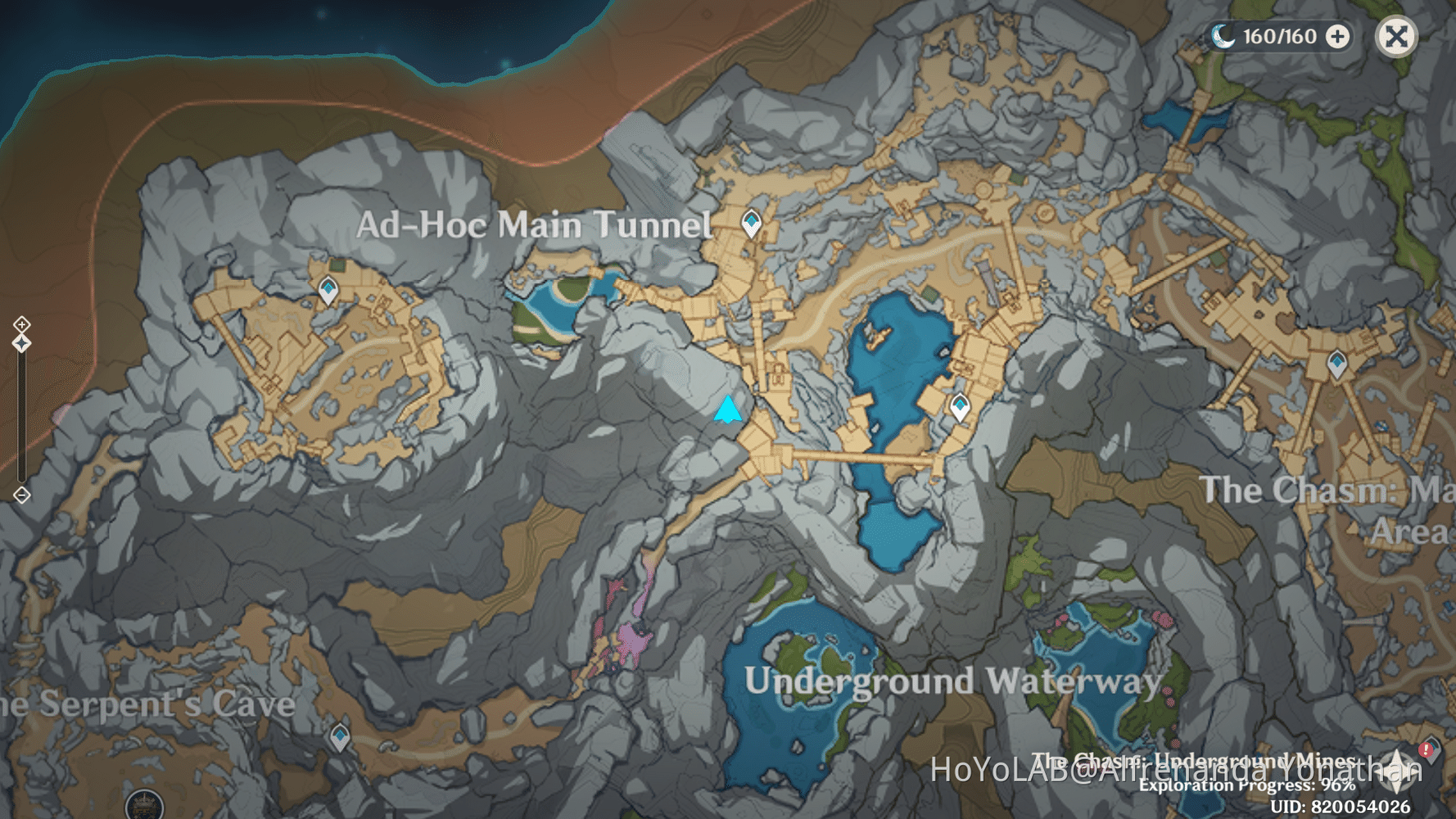This screenshot has width=1456, height=819.
Task: Open the teleport waypoint in the western mining area
Action: 327,290
